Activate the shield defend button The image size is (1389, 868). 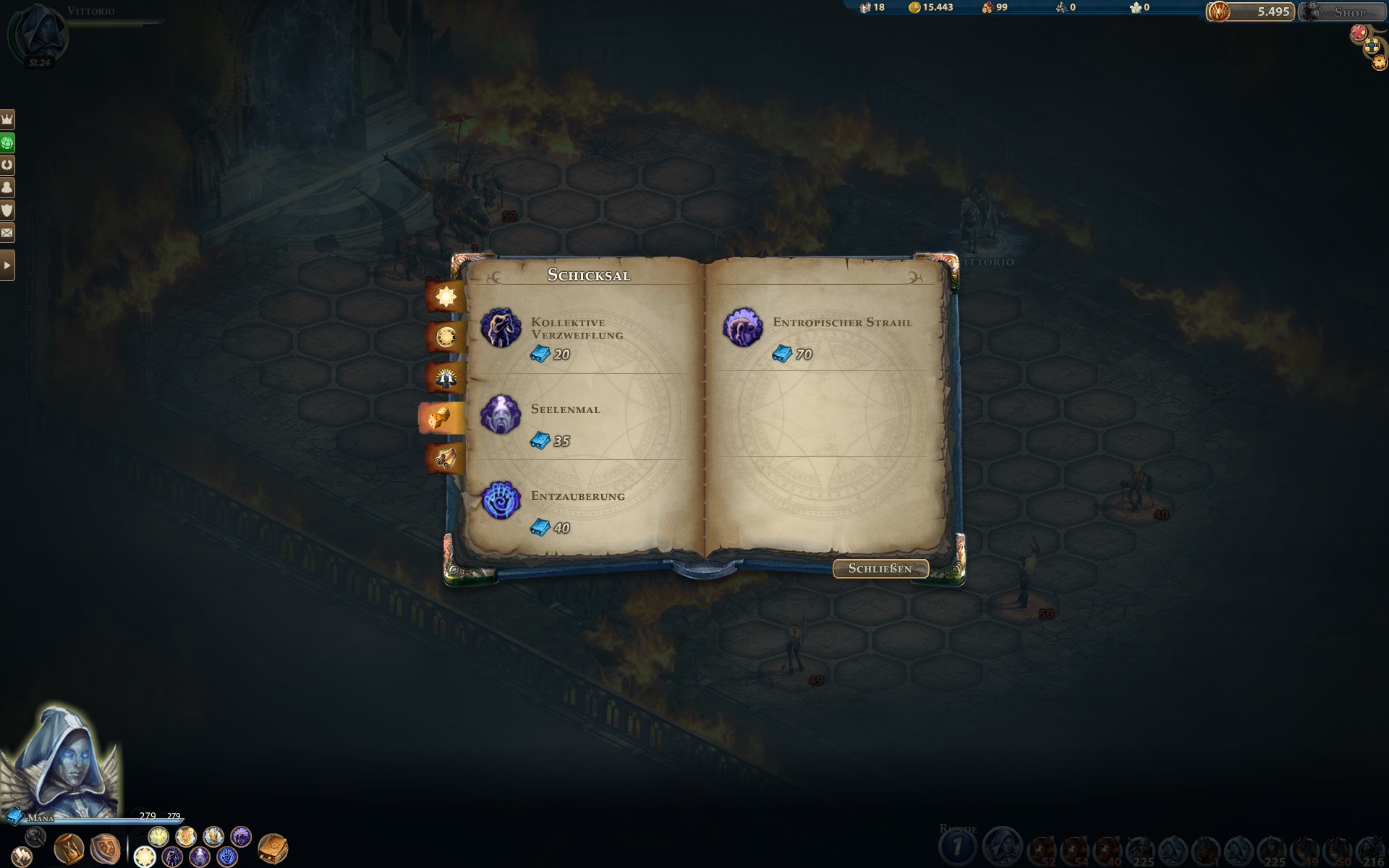click(x=105, y=848)
